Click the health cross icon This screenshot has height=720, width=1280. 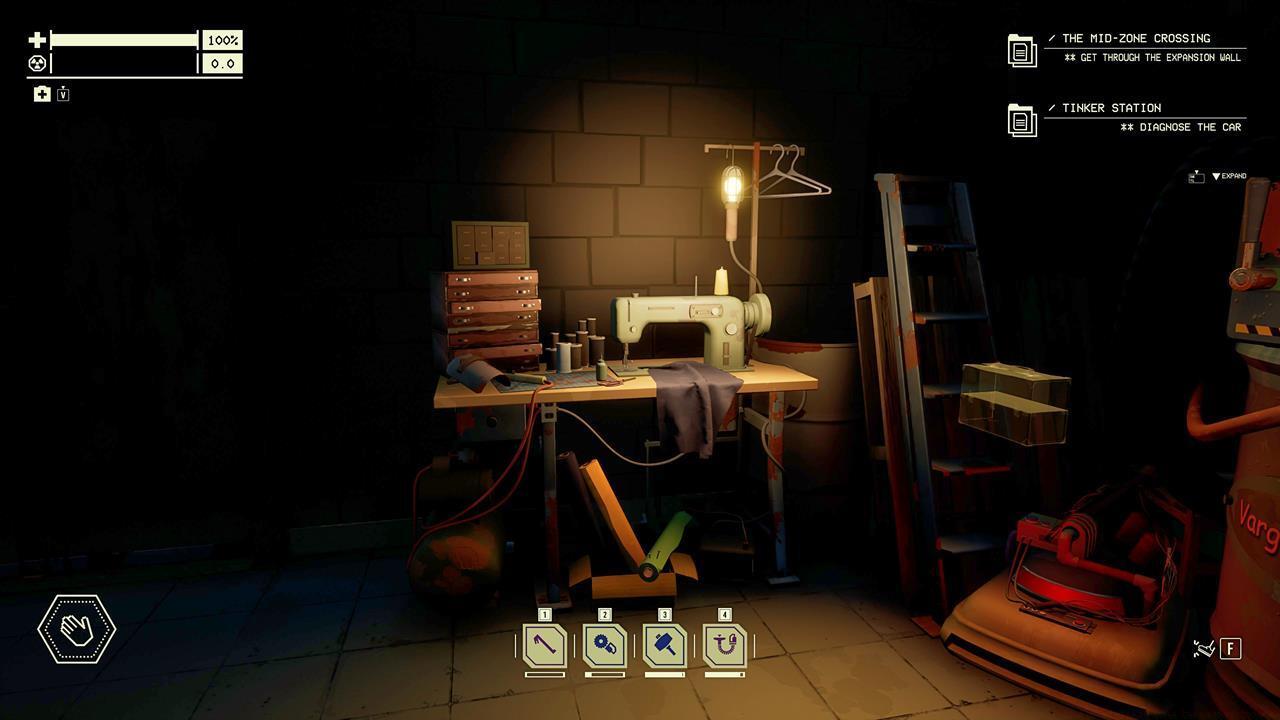click(35, 40)
